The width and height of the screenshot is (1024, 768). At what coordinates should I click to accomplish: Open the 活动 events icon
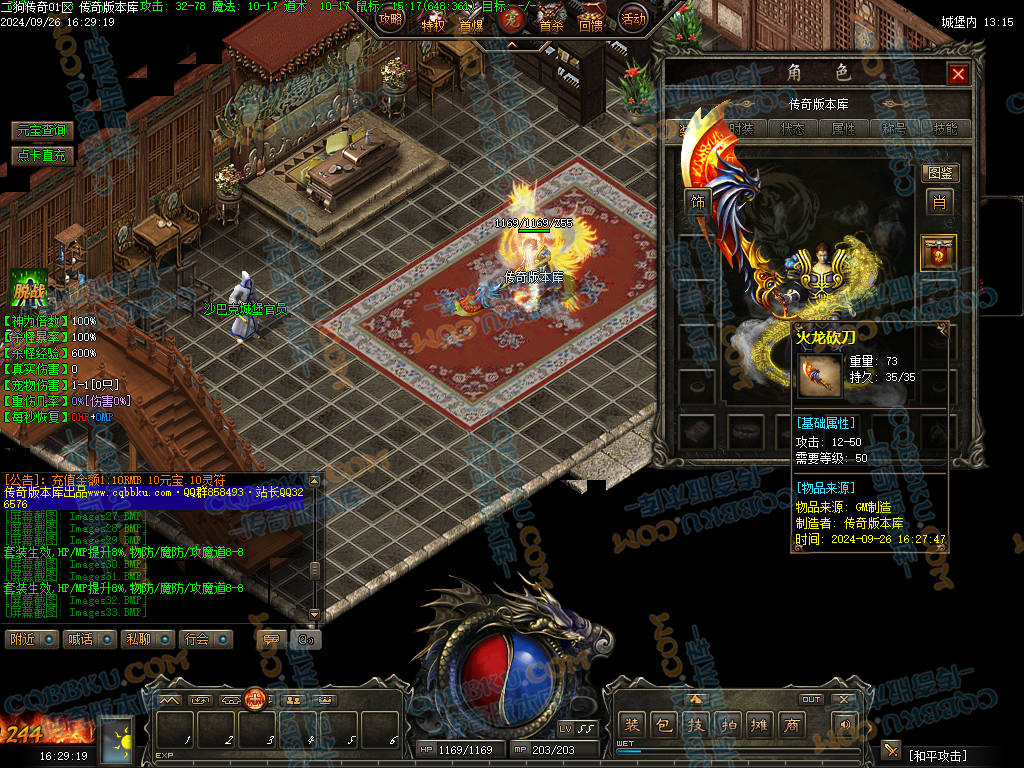(633, 17)
